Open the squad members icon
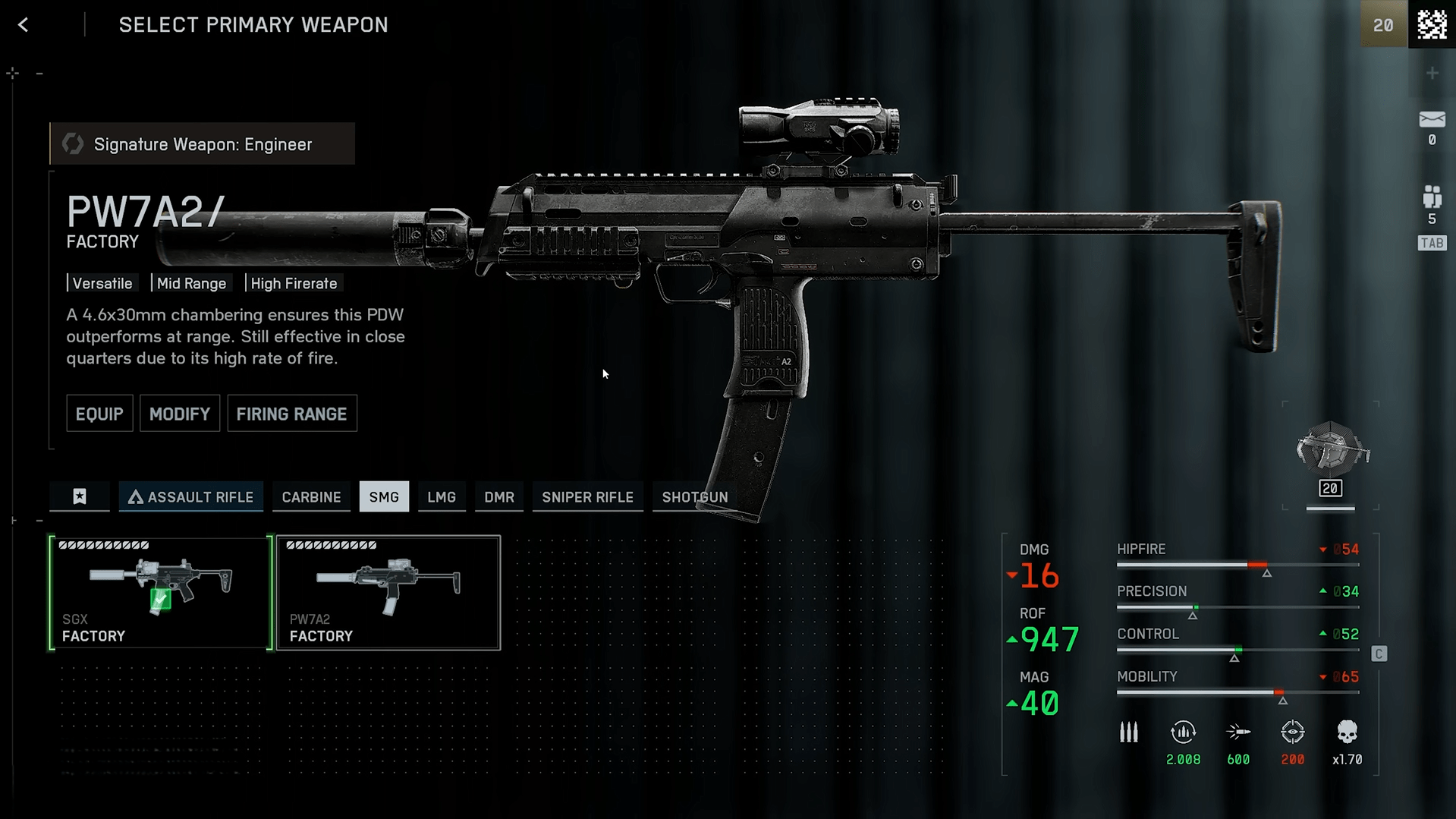The image size is (1456, 819). point(1432,198)
